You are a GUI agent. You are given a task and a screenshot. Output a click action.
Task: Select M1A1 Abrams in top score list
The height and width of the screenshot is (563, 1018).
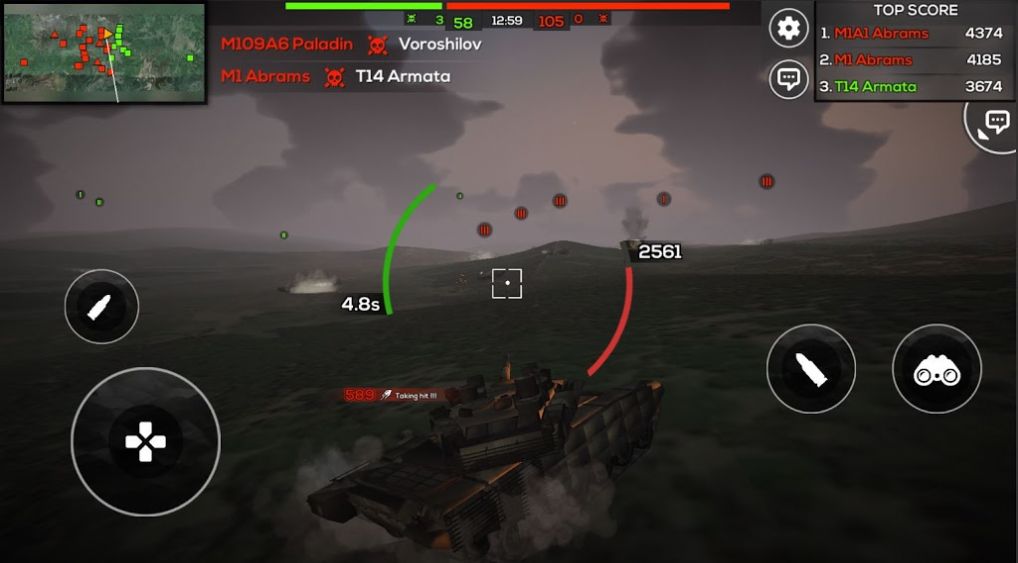881,33
